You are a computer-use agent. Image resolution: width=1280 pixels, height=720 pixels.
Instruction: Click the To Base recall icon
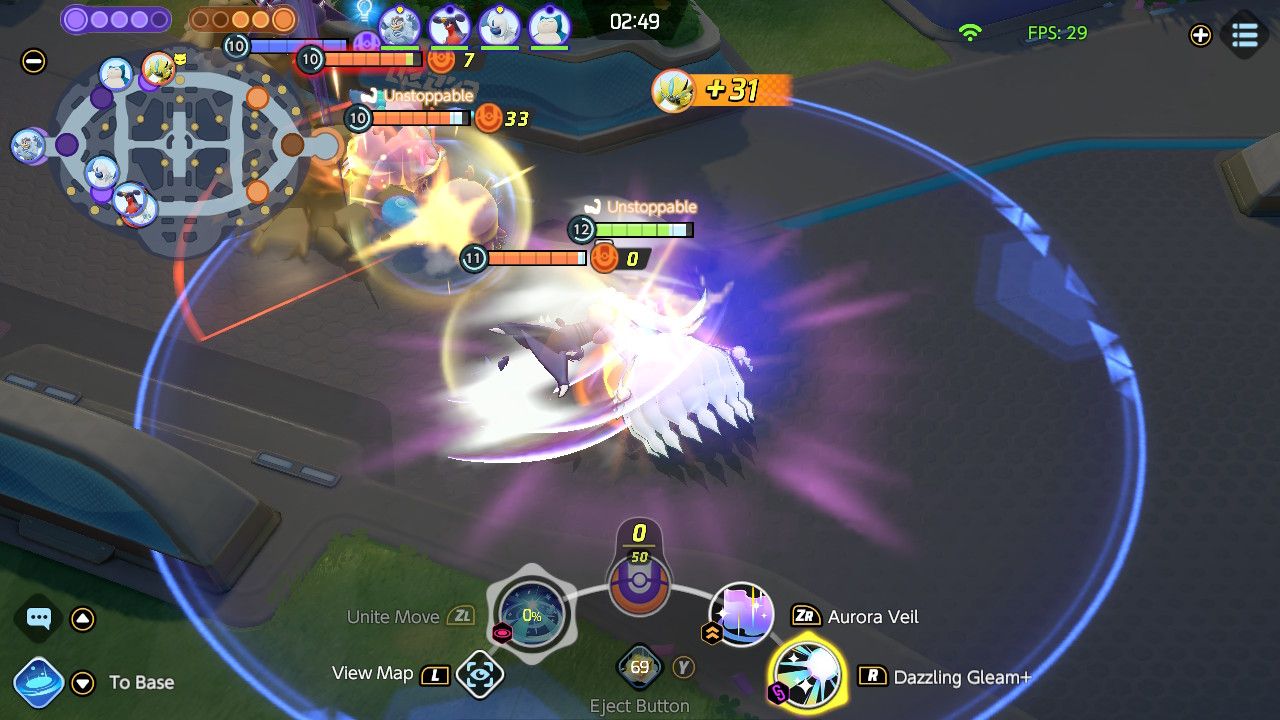click(x=39, y=683)
